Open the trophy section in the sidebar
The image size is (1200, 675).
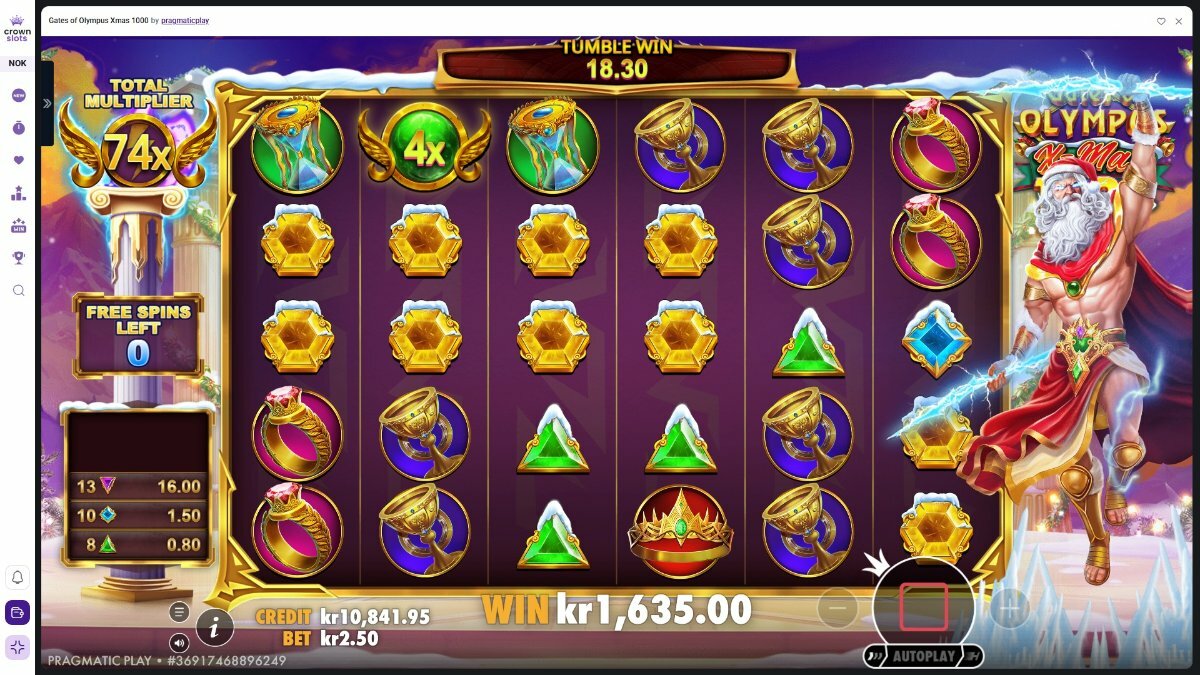pyautogui.click(x=18, y=257)
